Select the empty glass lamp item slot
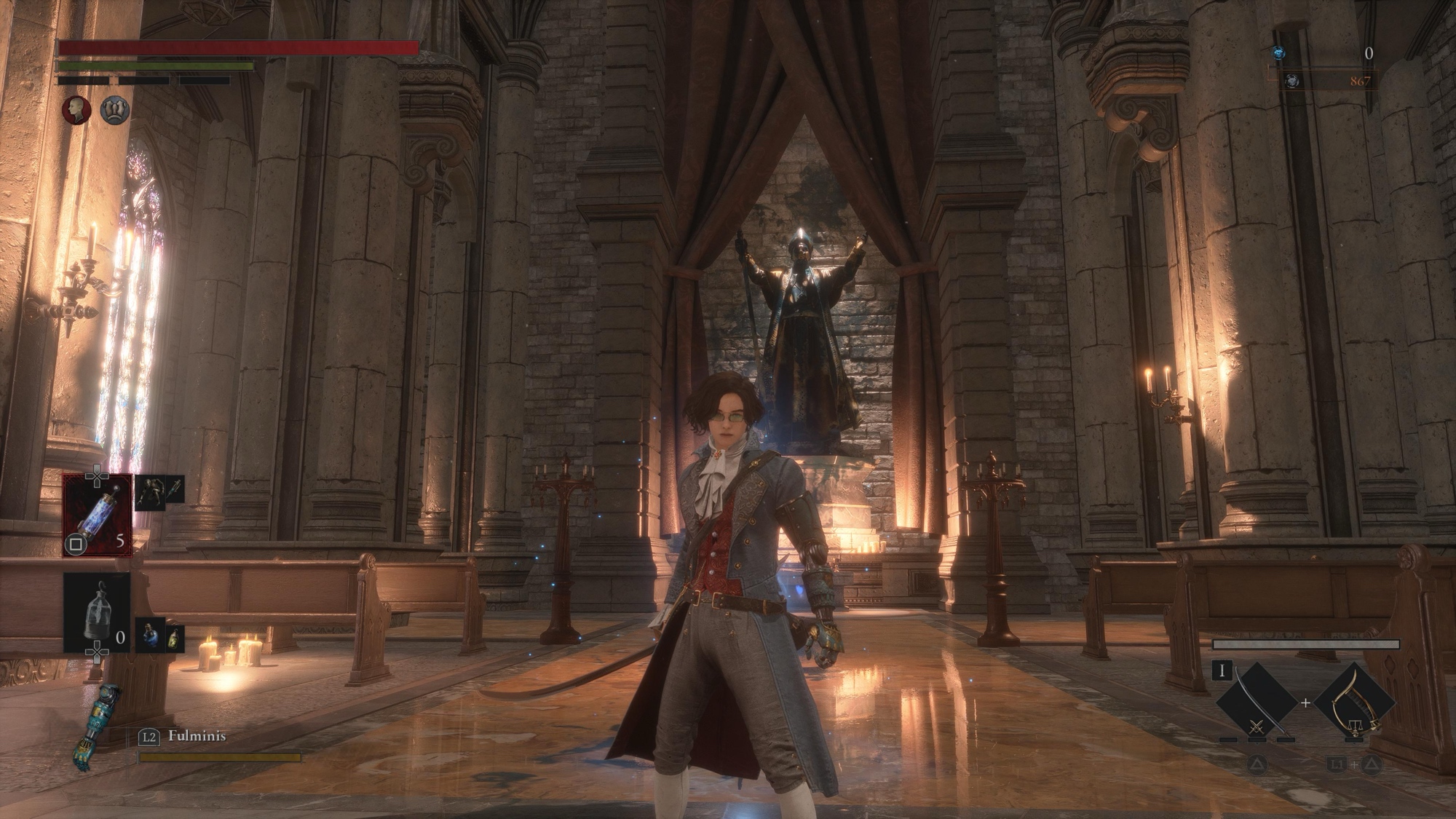Screen dimensions: 1456x819 click(97, 612)
